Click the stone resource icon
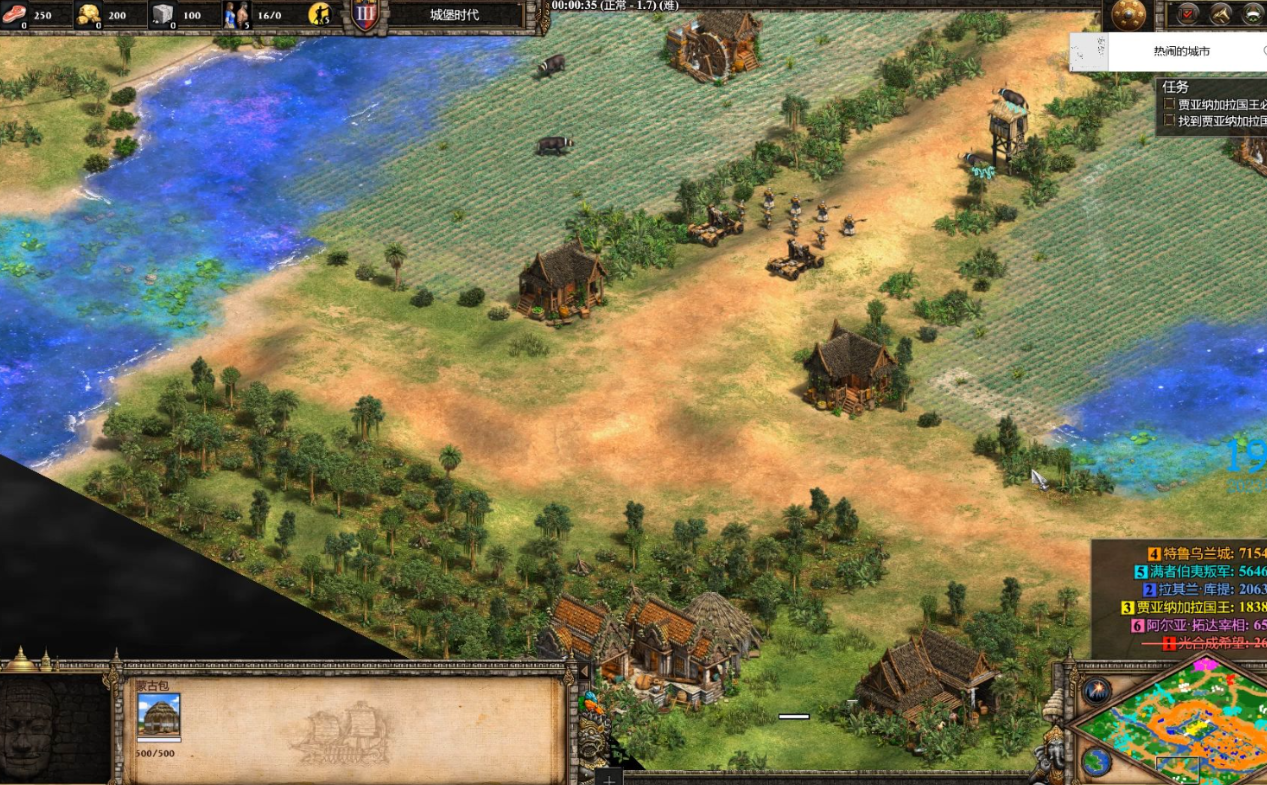The image size is (1267, 785). click(162, 15)
